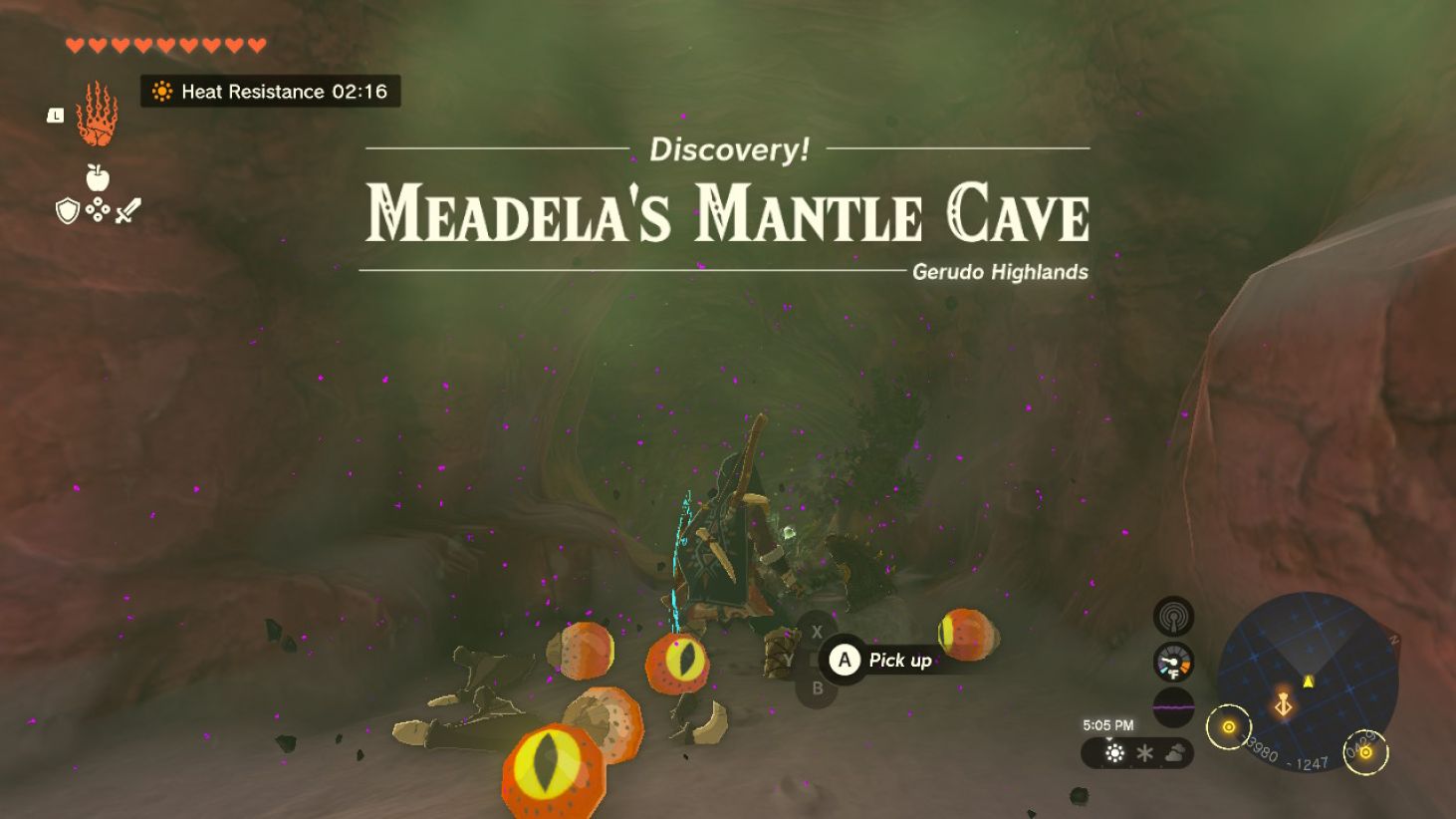Check the temperature gauge dial

(1173, 663)
